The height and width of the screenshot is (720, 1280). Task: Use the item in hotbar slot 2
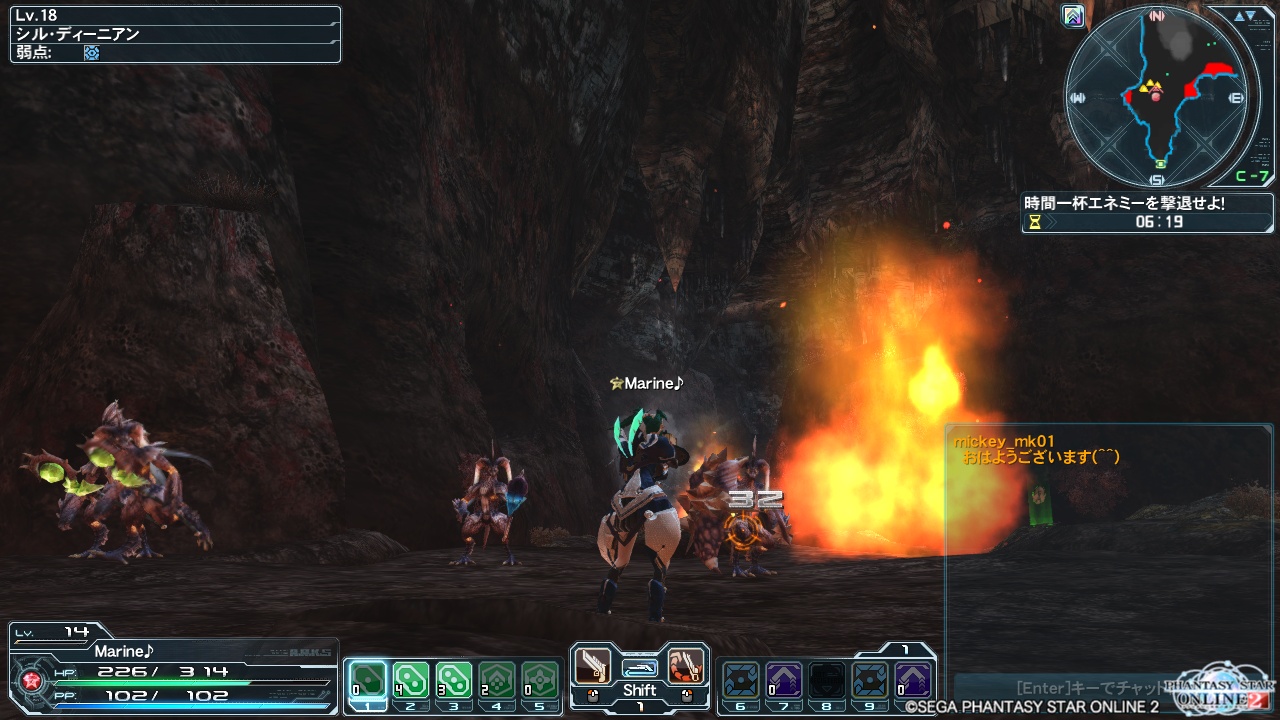coord(411,680)
